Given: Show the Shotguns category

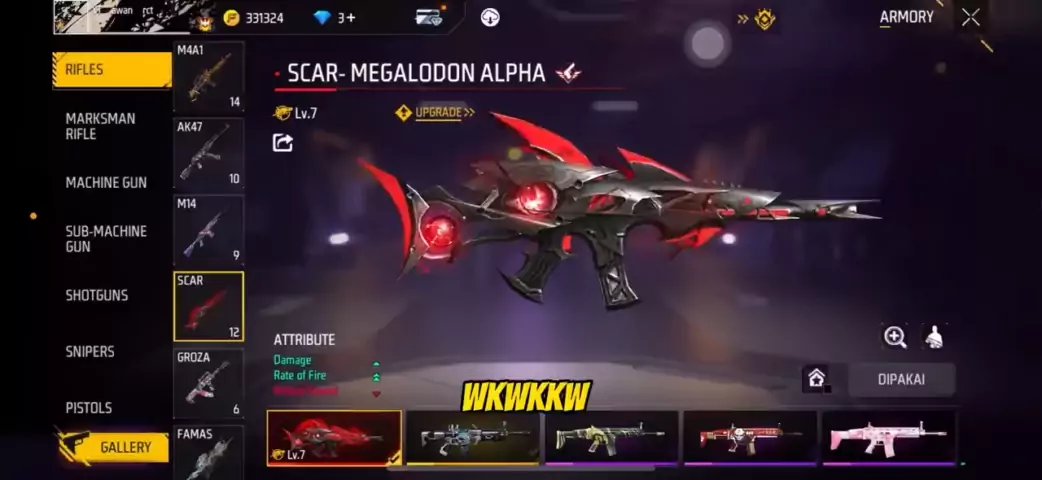Looking at the screenshot, I should pyautogui.click(x=97, y=295).
